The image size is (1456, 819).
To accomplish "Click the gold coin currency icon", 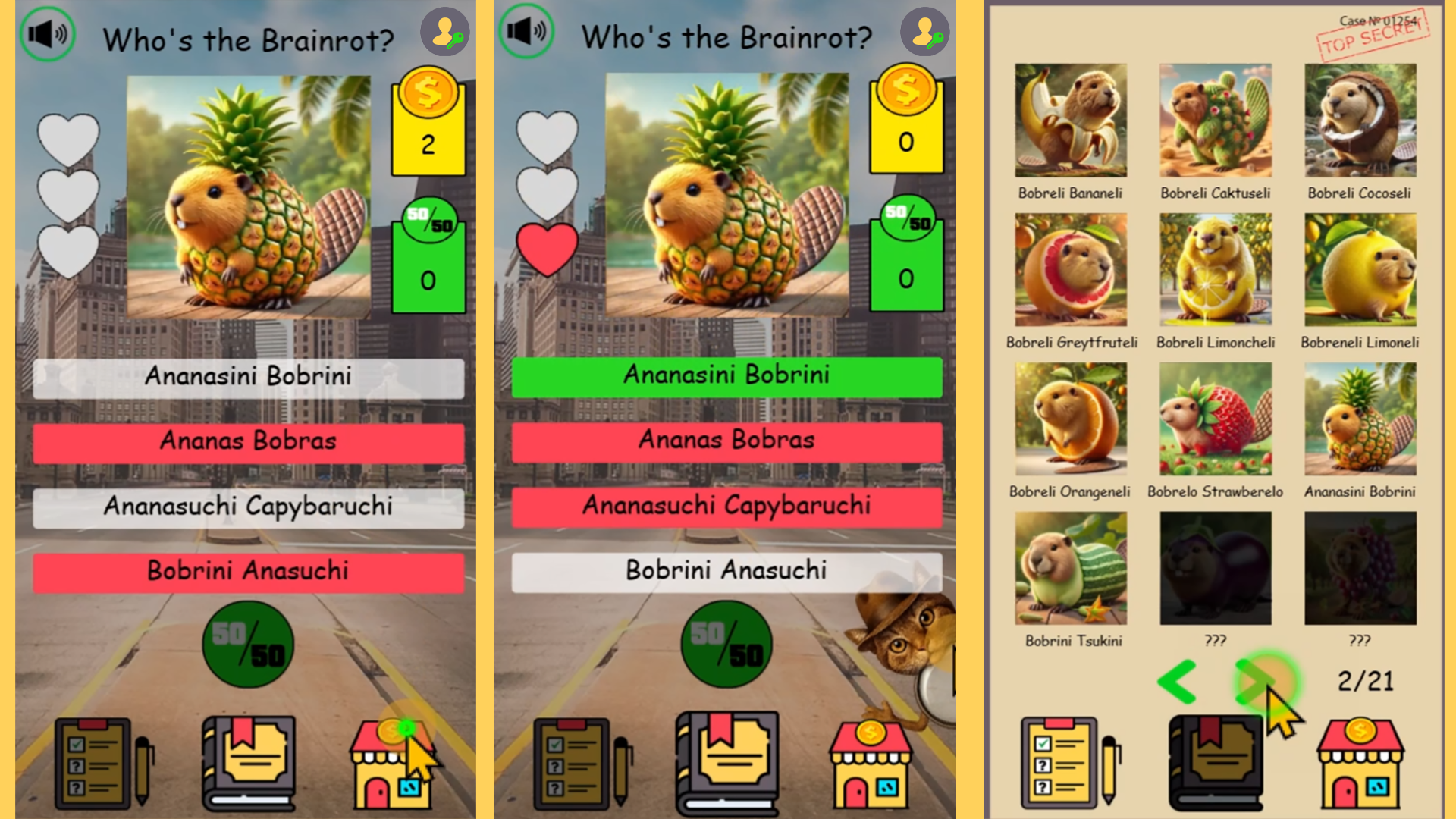I will click(428, 93).
